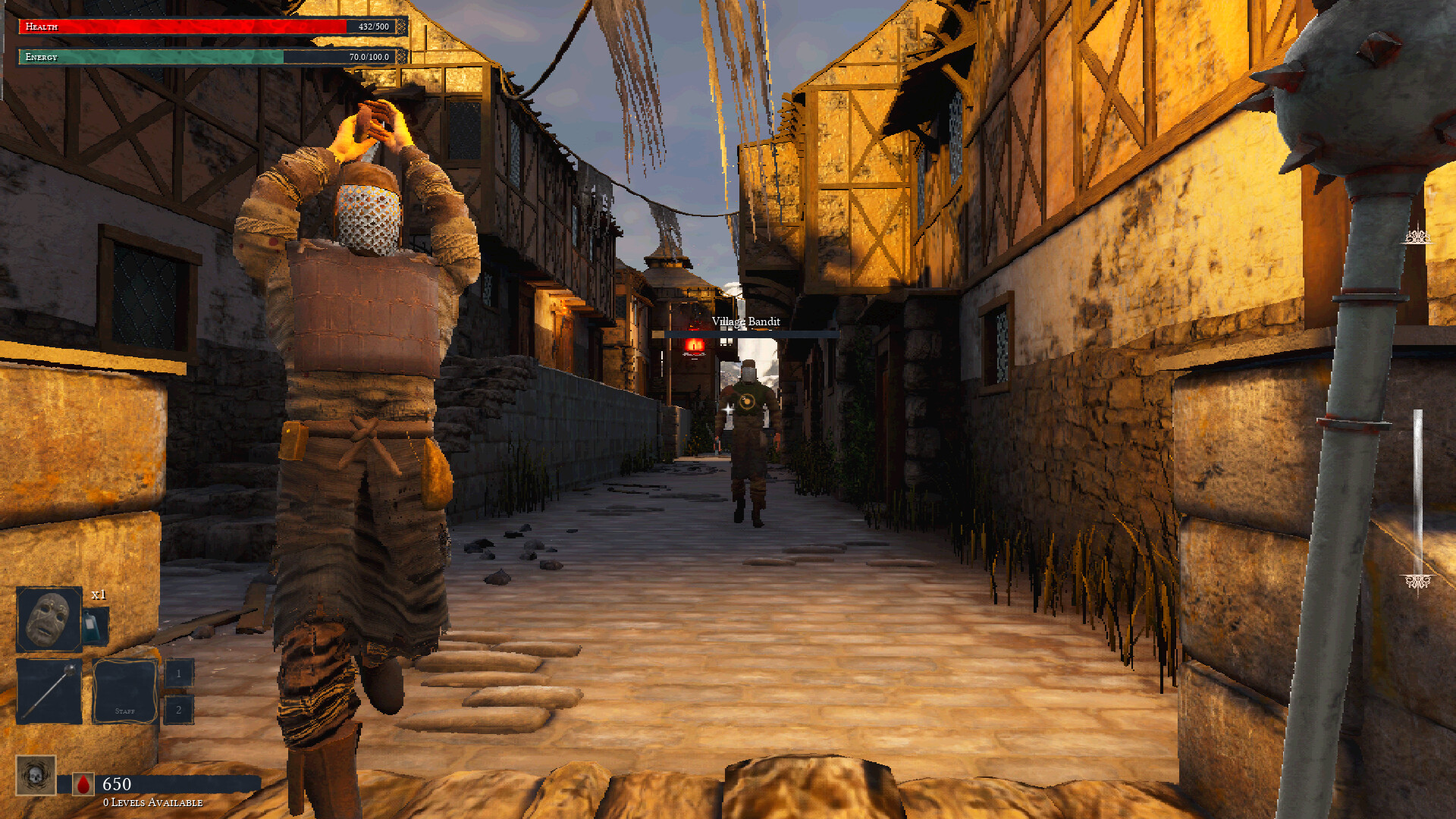Click the Health label on the status bar

44,27
